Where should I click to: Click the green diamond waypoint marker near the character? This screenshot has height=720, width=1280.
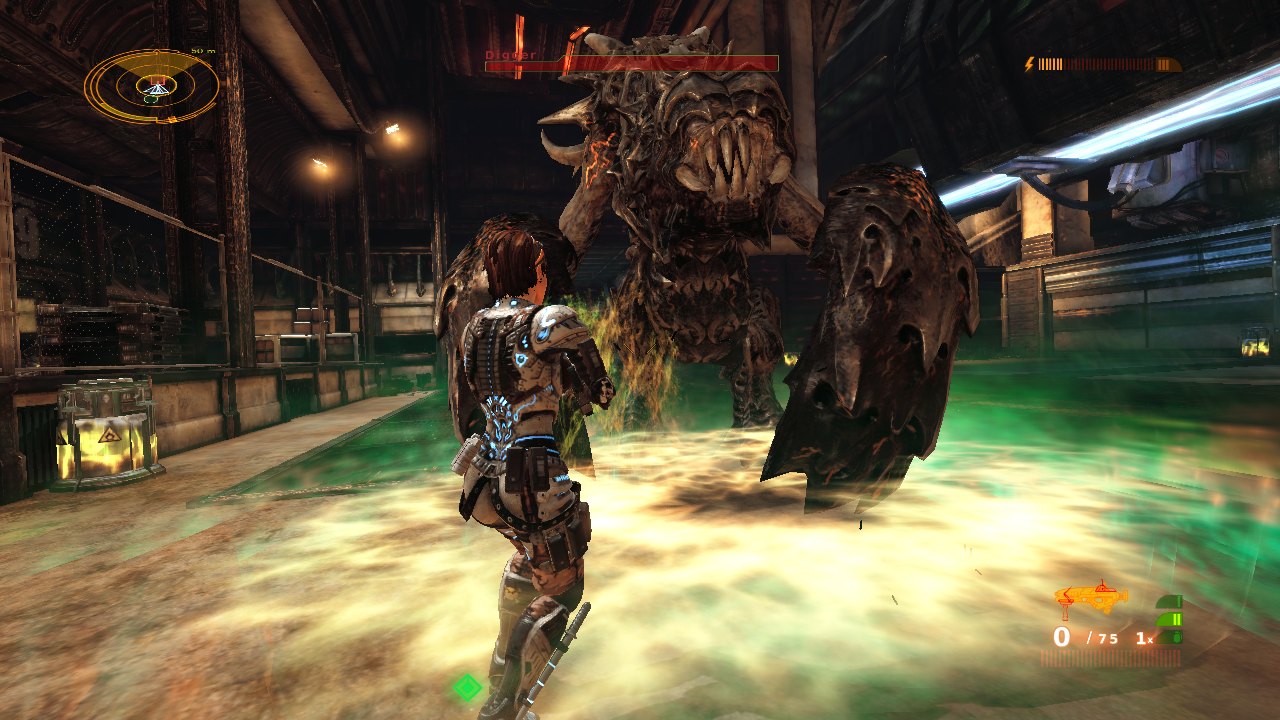[x=467, y=689]
